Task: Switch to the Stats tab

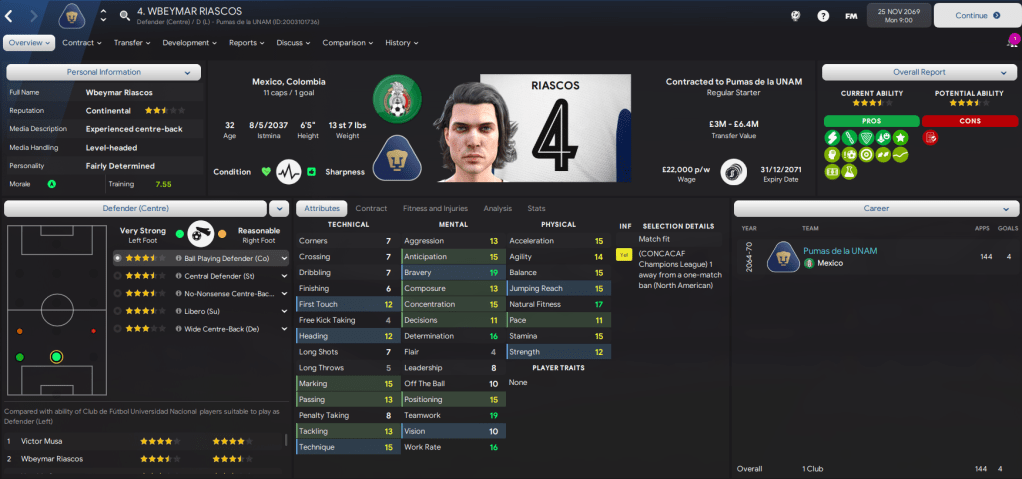Action: pos(536,208)
